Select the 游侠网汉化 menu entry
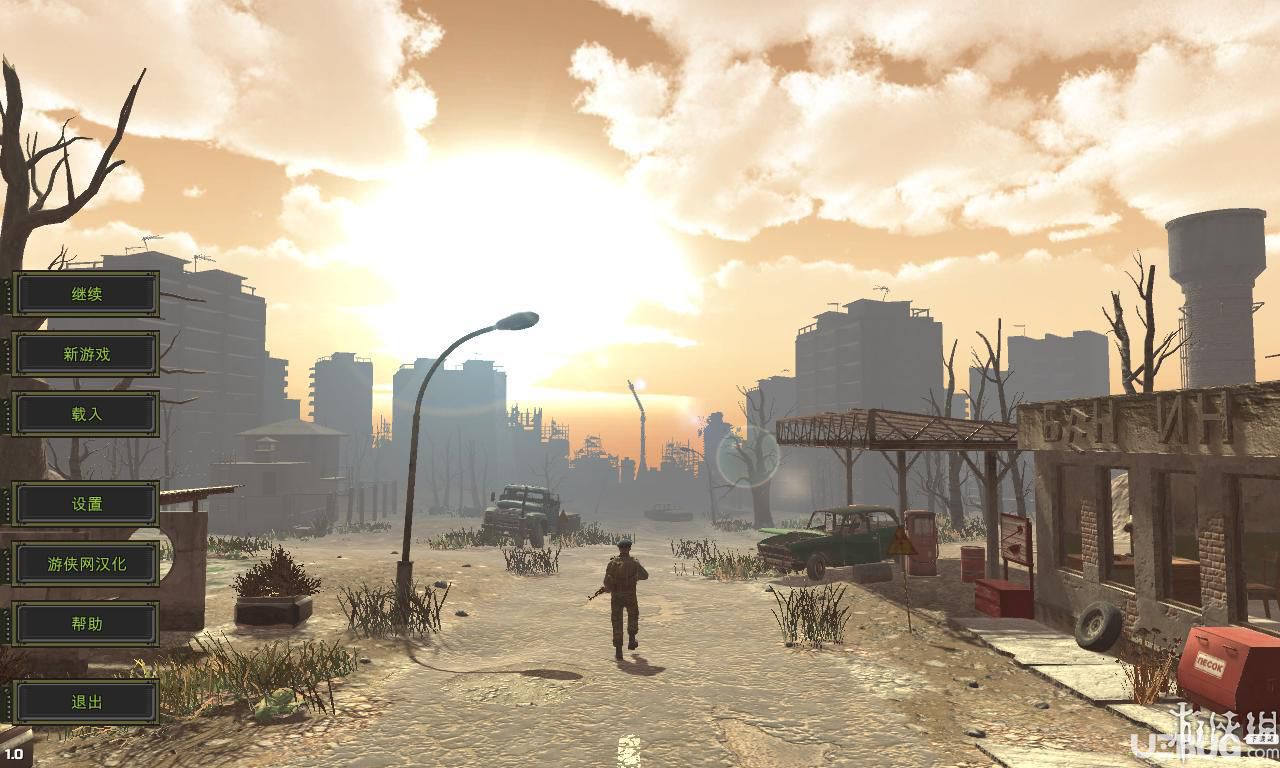The width and height of the screenshot is (1280, 768). (86, 564)
